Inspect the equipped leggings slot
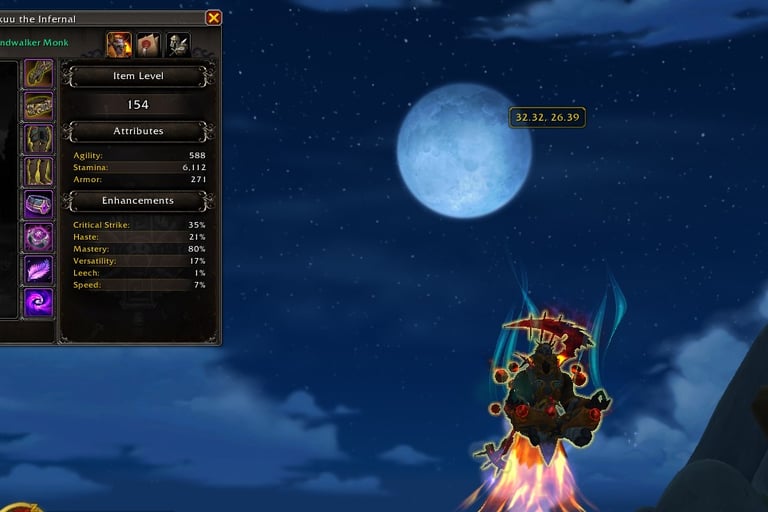Viewport: 768px width, 512px height. coord(39,139)
